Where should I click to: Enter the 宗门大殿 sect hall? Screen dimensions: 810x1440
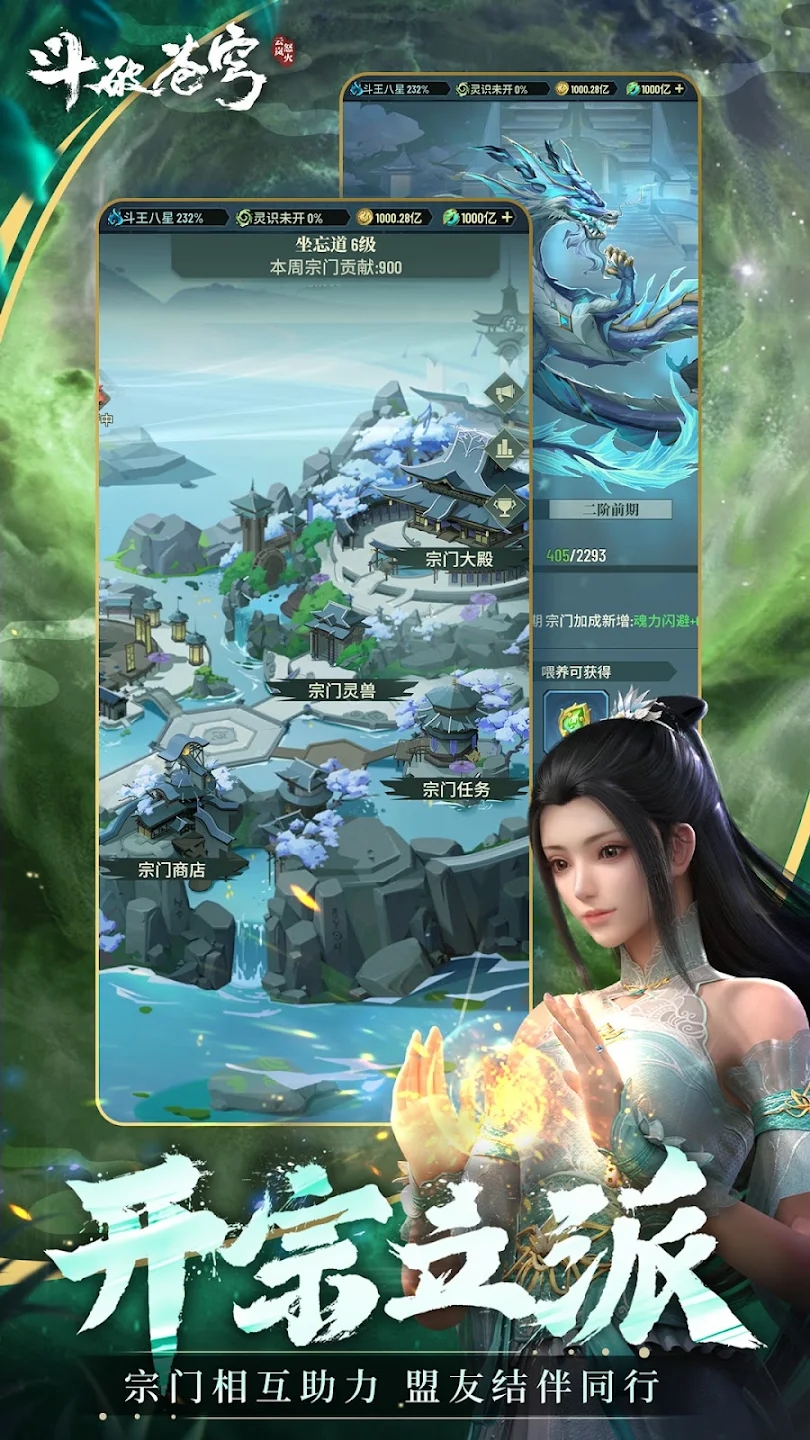[x=459, y=558]
